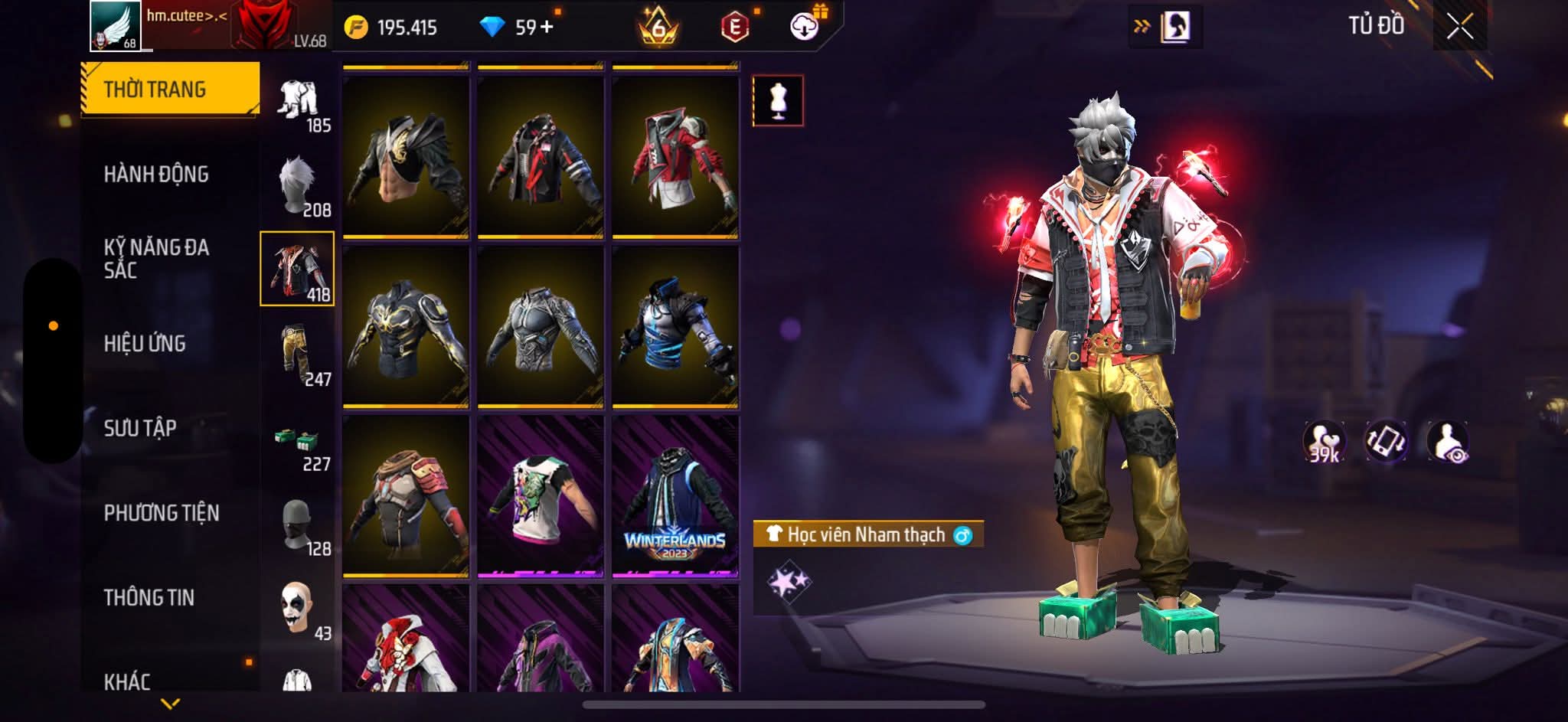Add diamonds using the plus button
This screenshot has width=1568, height=722.
[x=546, y=28]
